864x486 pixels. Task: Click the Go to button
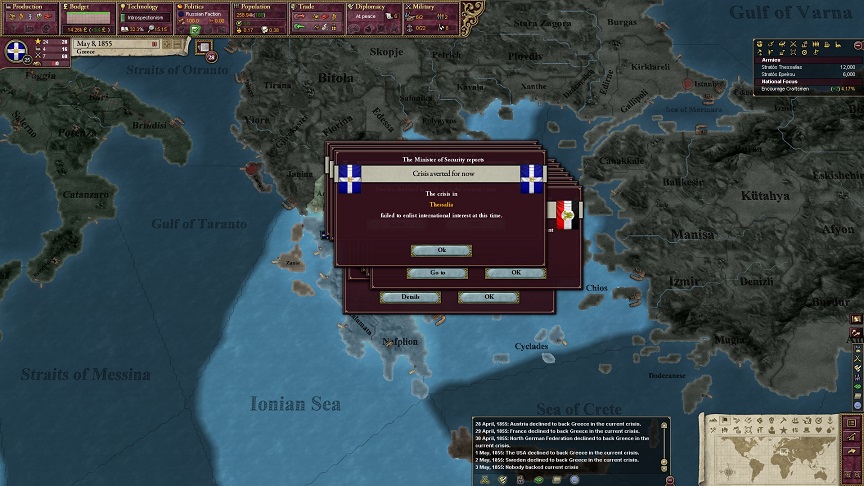tap(437, 273)
